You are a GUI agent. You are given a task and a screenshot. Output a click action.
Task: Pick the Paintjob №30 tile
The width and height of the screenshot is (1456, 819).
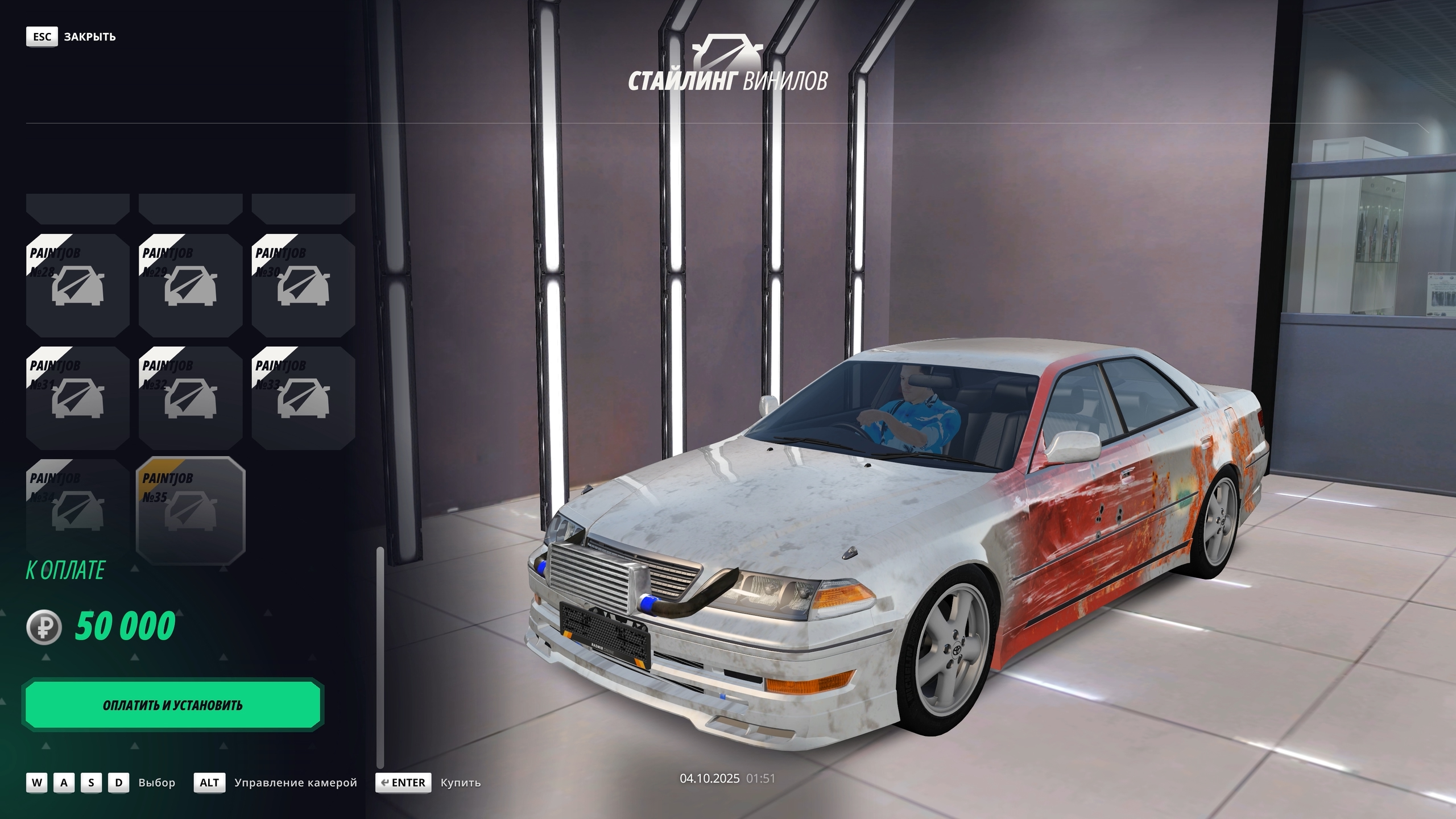click(x=303, y=286)
